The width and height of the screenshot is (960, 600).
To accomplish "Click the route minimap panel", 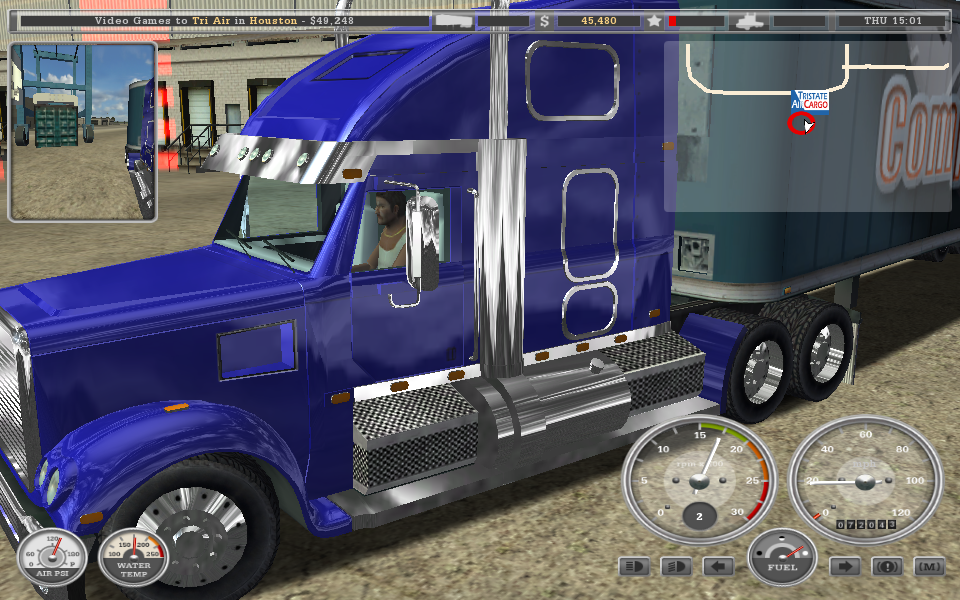I will point(808,125).
